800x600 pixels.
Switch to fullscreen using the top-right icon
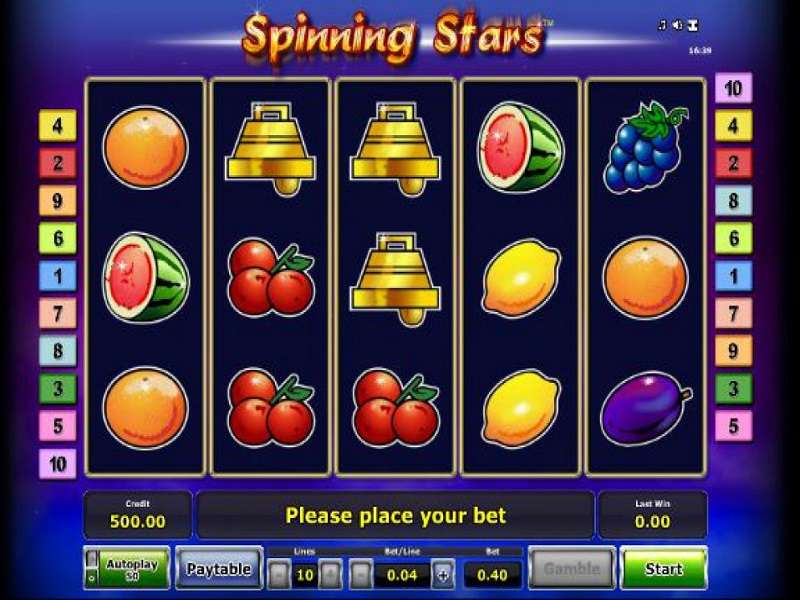point(693,25)
